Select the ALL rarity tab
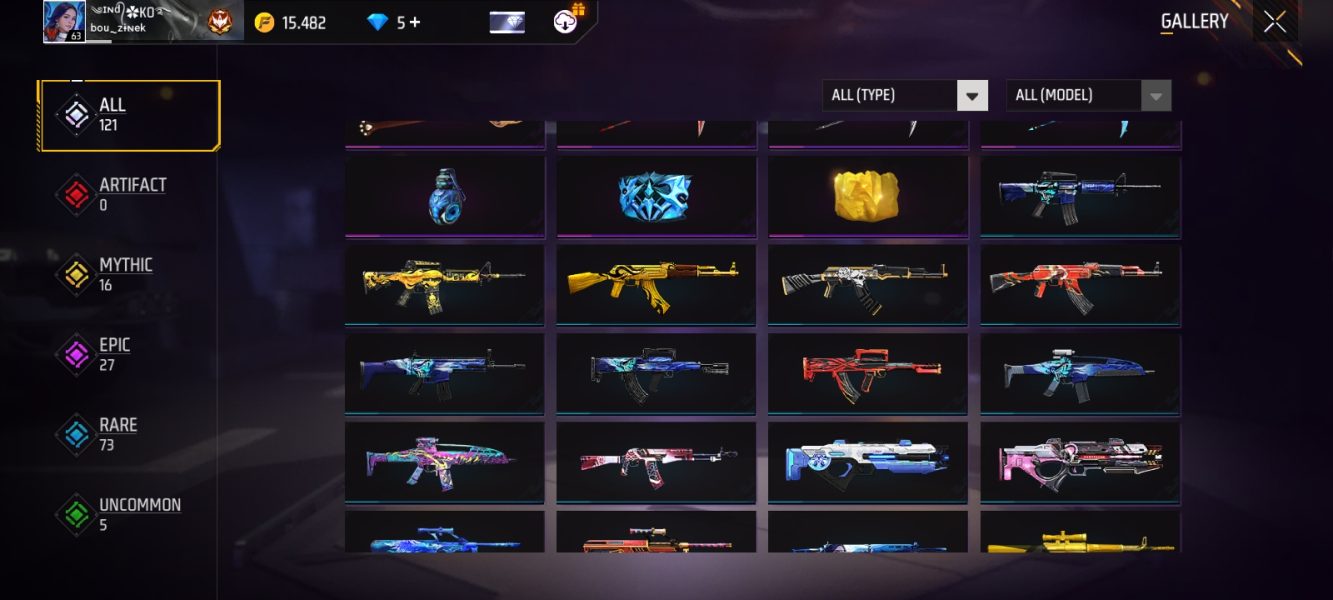 (129, 115)
